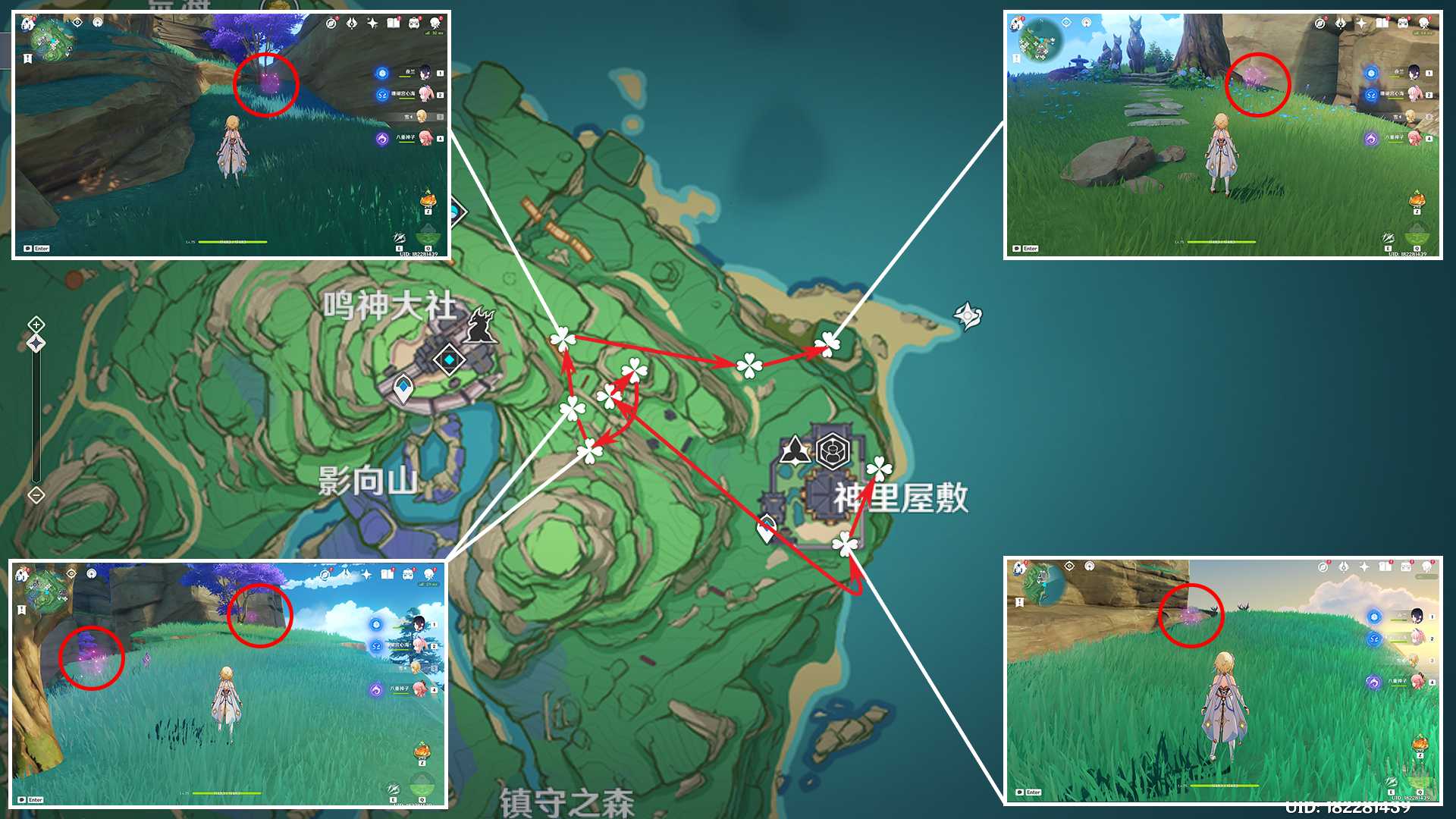Image resolution: width=1456 pixels, height=819 pixels.
Task: Open the archive book icon
Action: (x=394, y=24)
